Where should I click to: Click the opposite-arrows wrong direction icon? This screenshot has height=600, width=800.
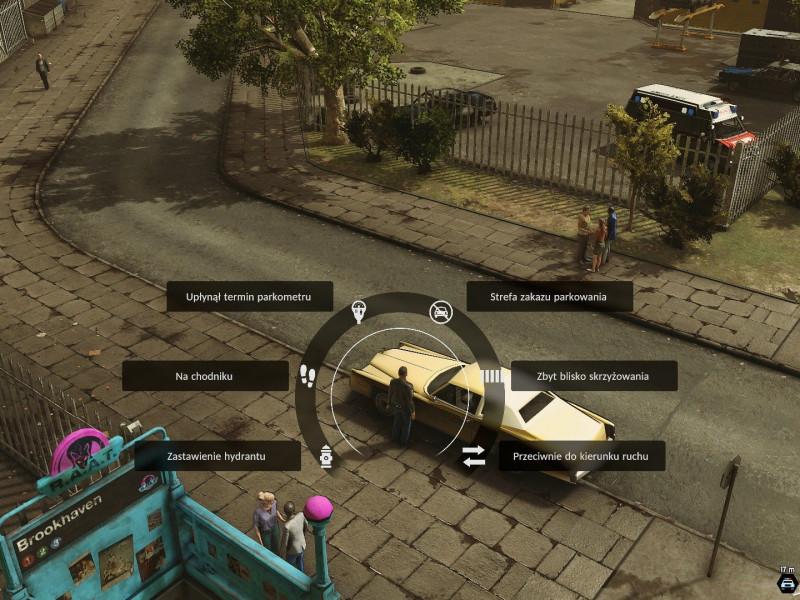[x=473, y=456]
